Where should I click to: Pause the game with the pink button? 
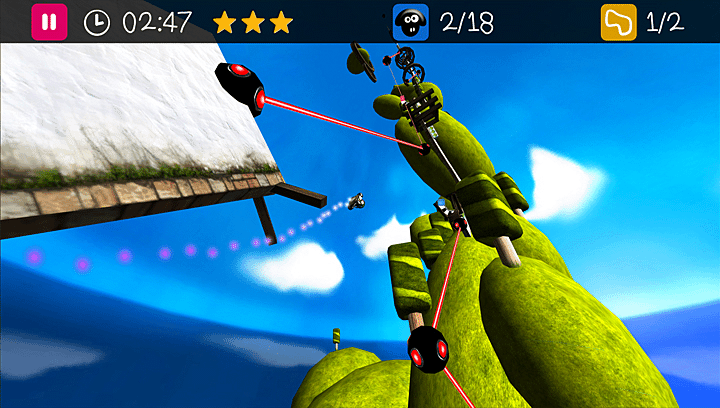pyautogui.click(x=50, y=22)
